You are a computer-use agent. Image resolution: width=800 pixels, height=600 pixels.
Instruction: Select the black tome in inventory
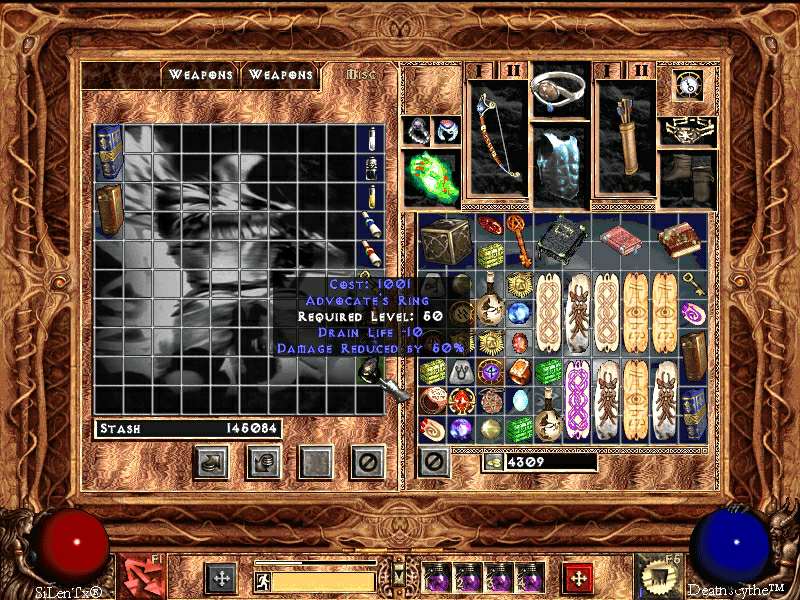tap(561, 240)
